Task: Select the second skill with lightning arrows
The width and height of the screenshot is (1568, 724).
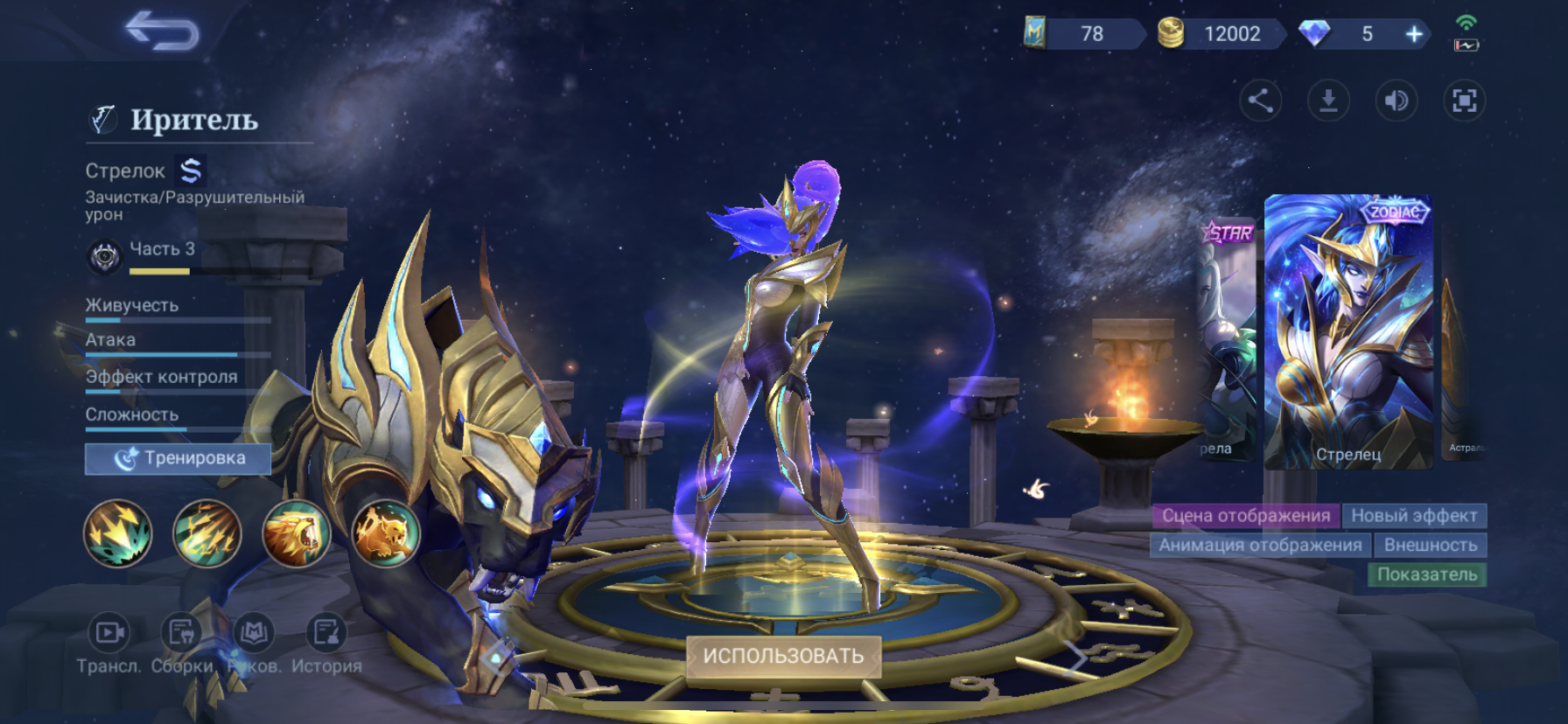Action: tap(207, 533)
